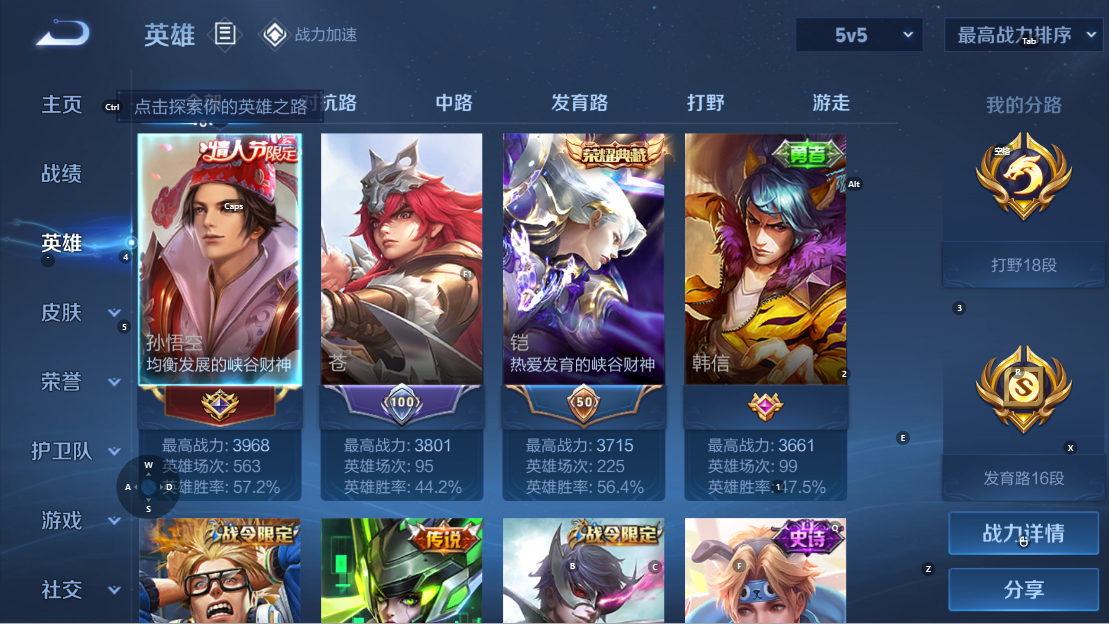The height and width of the screenshot is (624, 1109).
Task: Open the 5v5 mode dropdown
Action: 859,35
